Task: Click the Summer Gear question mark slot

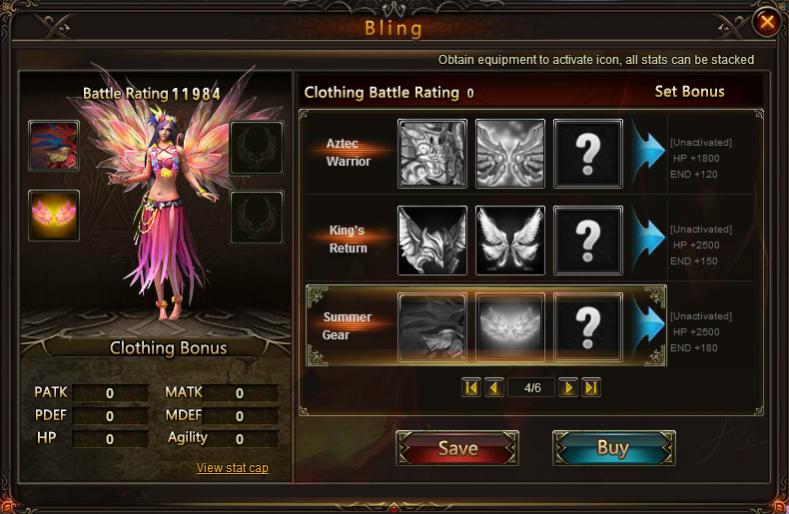Action: tap(588, 326)
